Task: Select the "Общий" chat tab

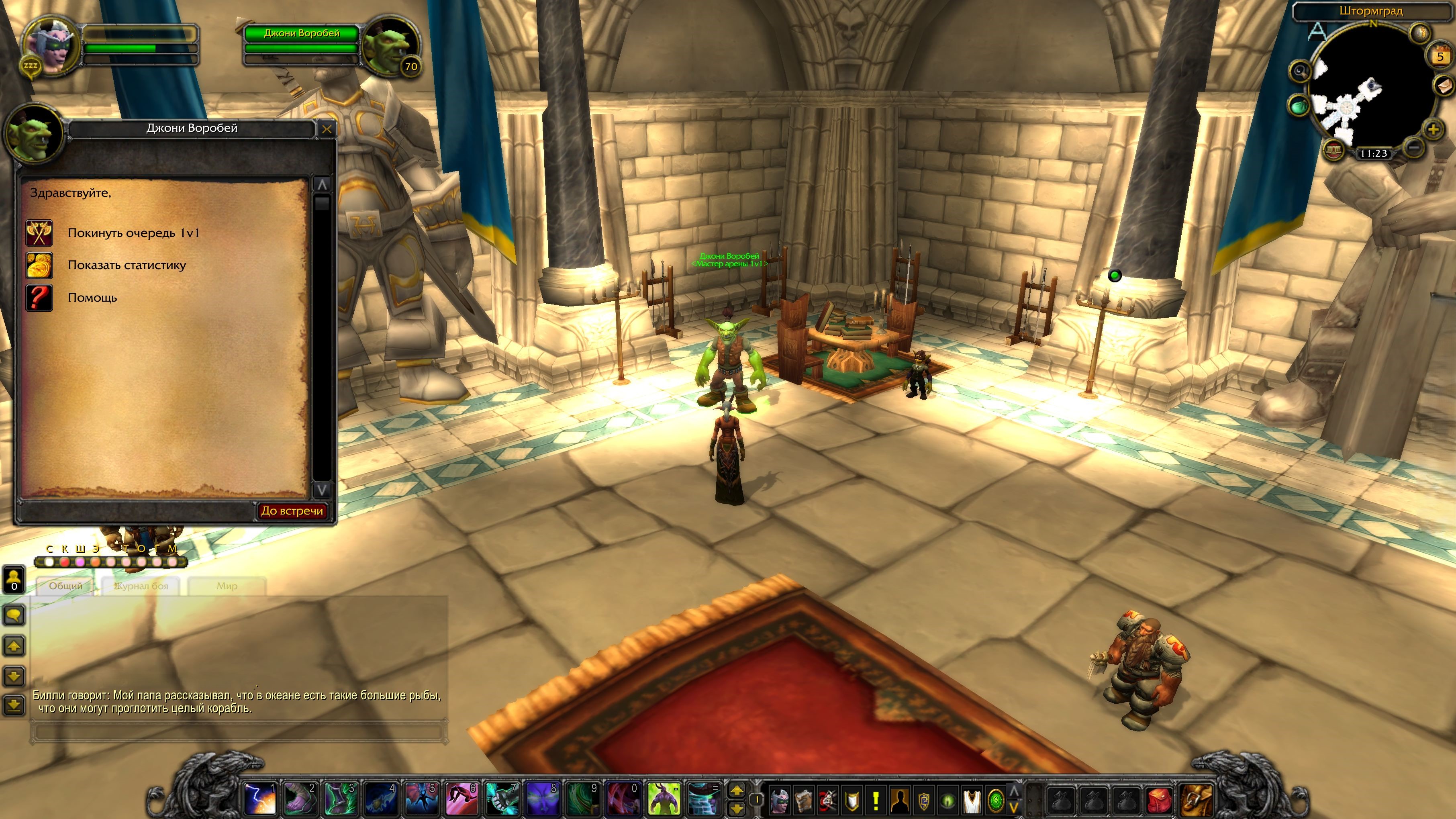Action: 65,586
